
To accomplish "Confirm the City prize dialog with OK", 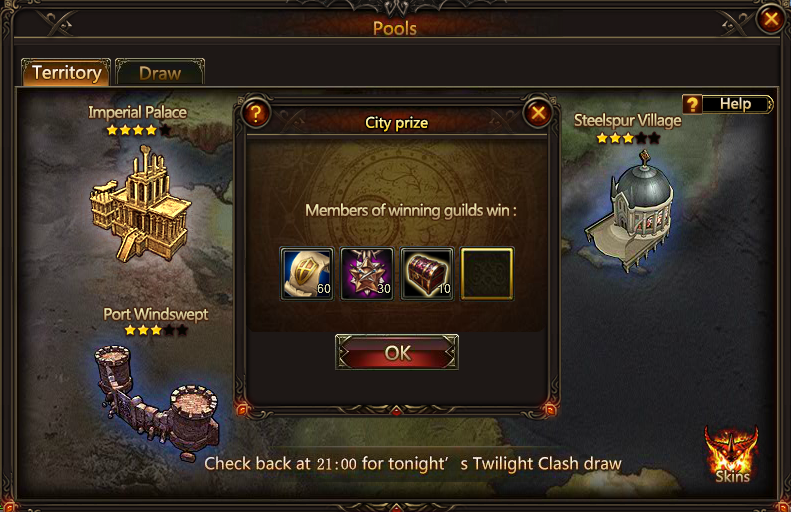I will click(397, 353).
